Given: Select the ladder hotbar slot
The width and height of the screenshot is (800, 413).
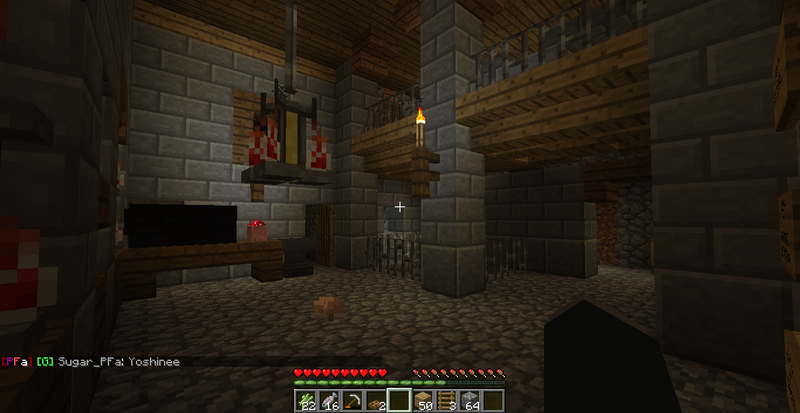Looking at the screenshot, I should [448, 401].
